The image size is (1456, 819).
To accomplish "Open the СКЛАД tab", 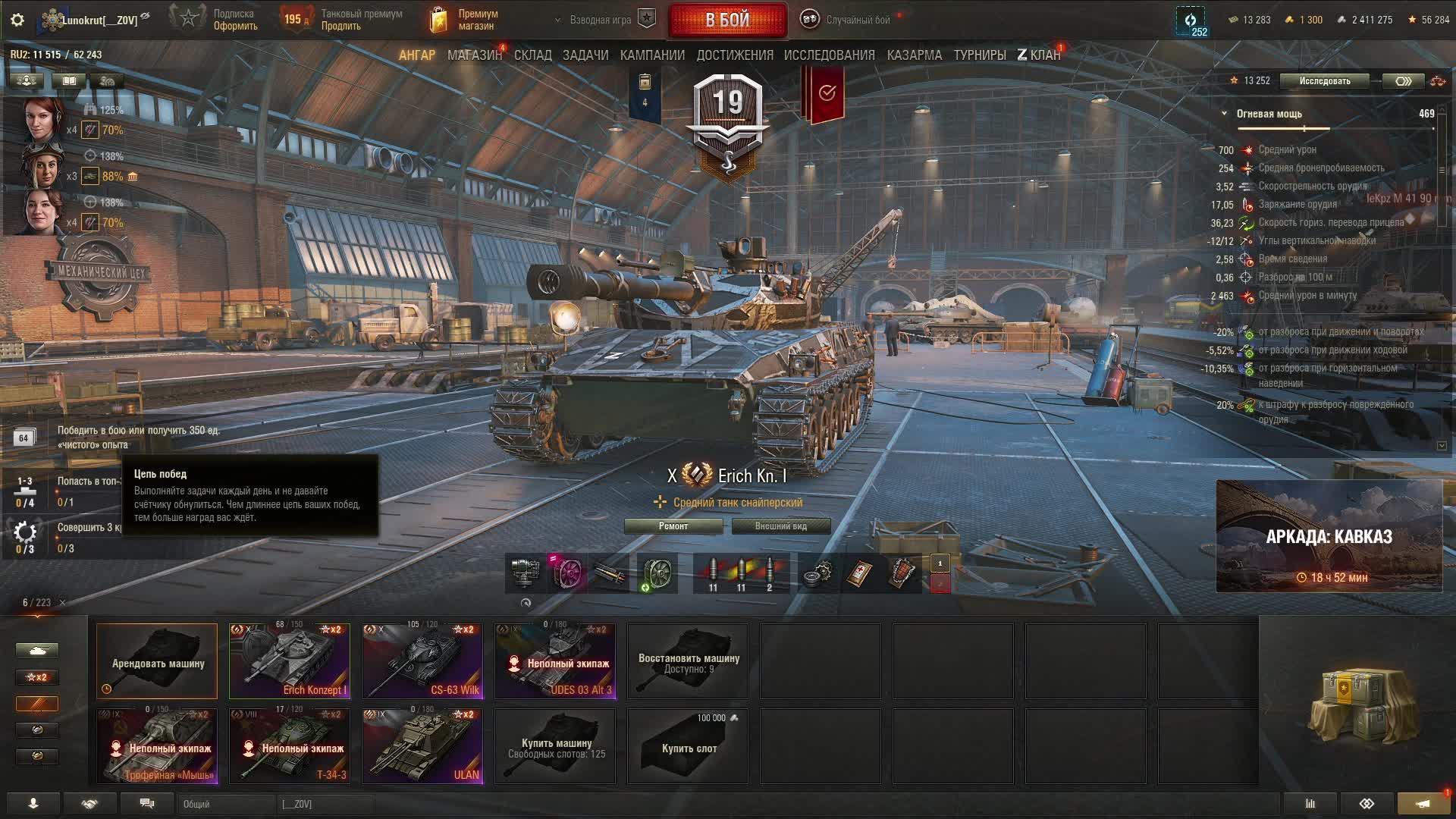I will tap(532, 55).
